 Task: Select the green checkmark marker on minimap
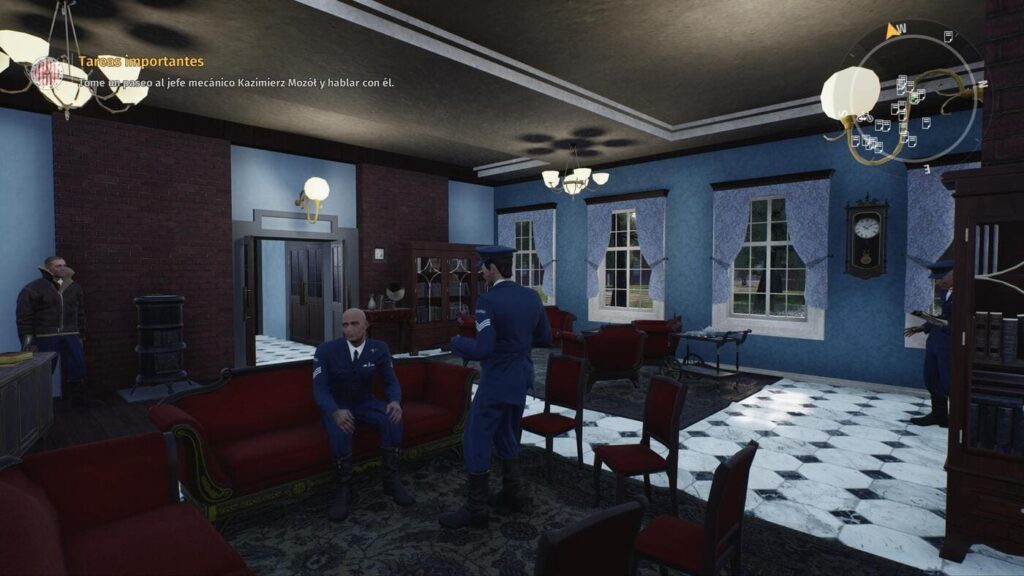pyautogui.click(x=913, y=97)
